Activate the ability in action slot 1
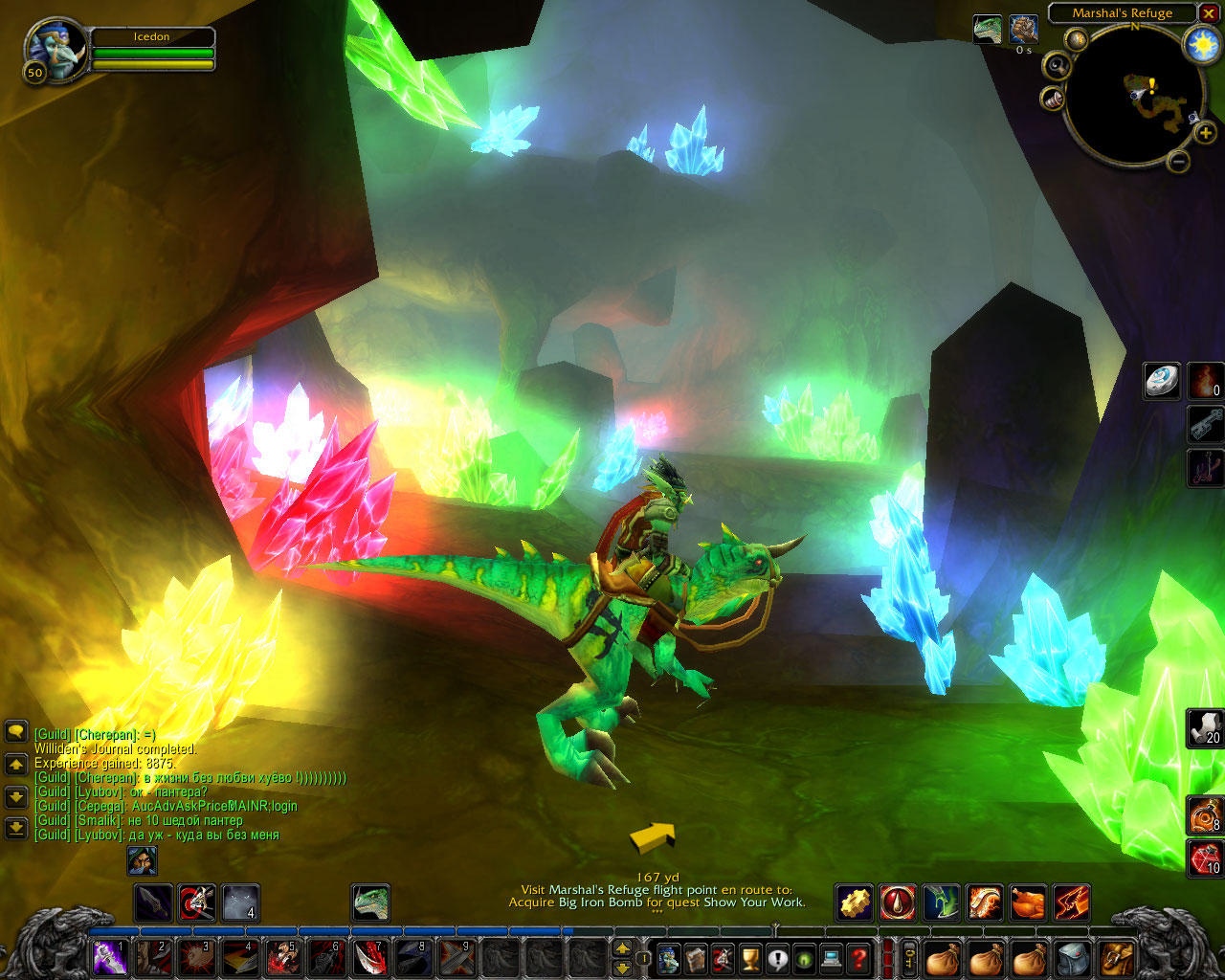 point(109,957)
